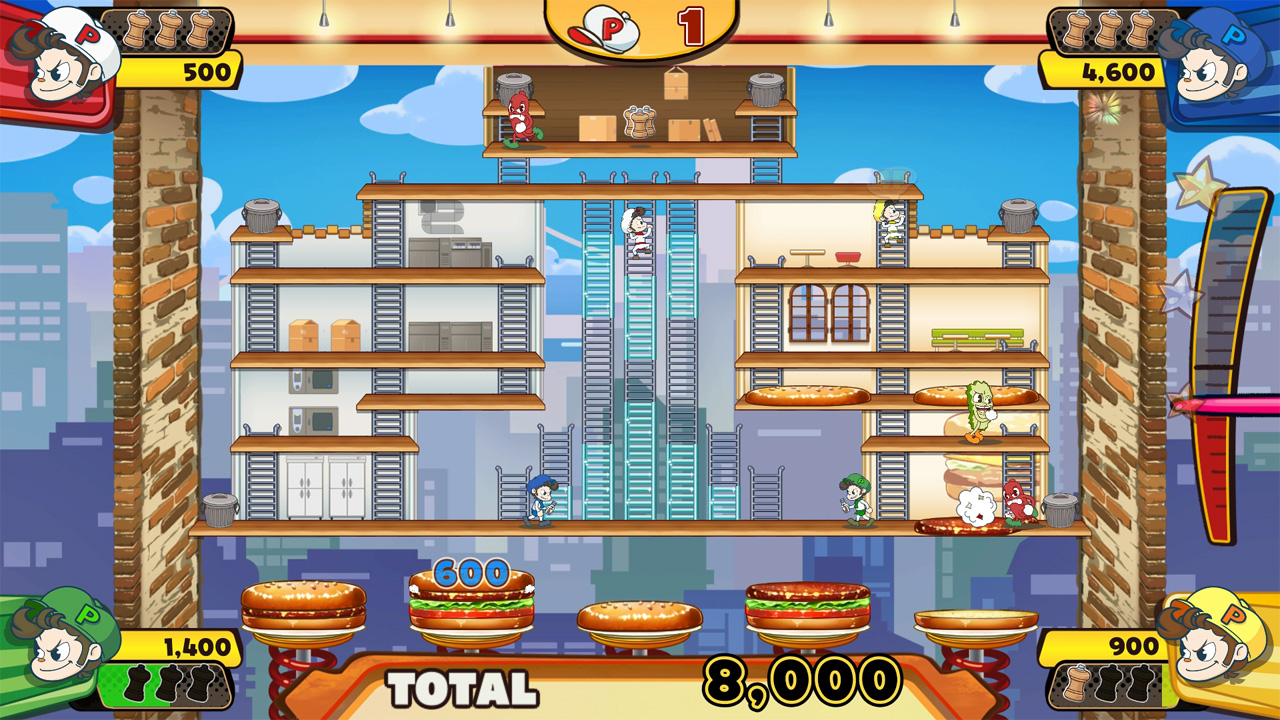Click the trash can atop the left brick tower
Screen dimensions: 1280x720
point(262,217)
